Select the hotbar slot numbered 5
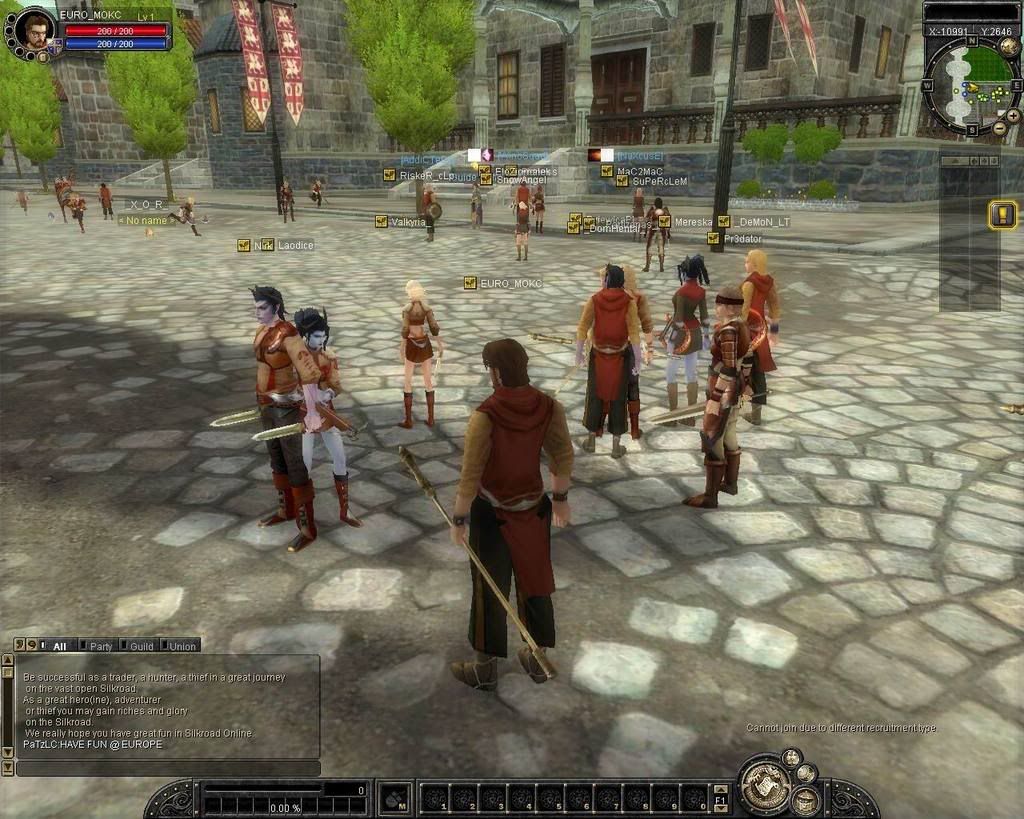 click(x=550, y=798)
